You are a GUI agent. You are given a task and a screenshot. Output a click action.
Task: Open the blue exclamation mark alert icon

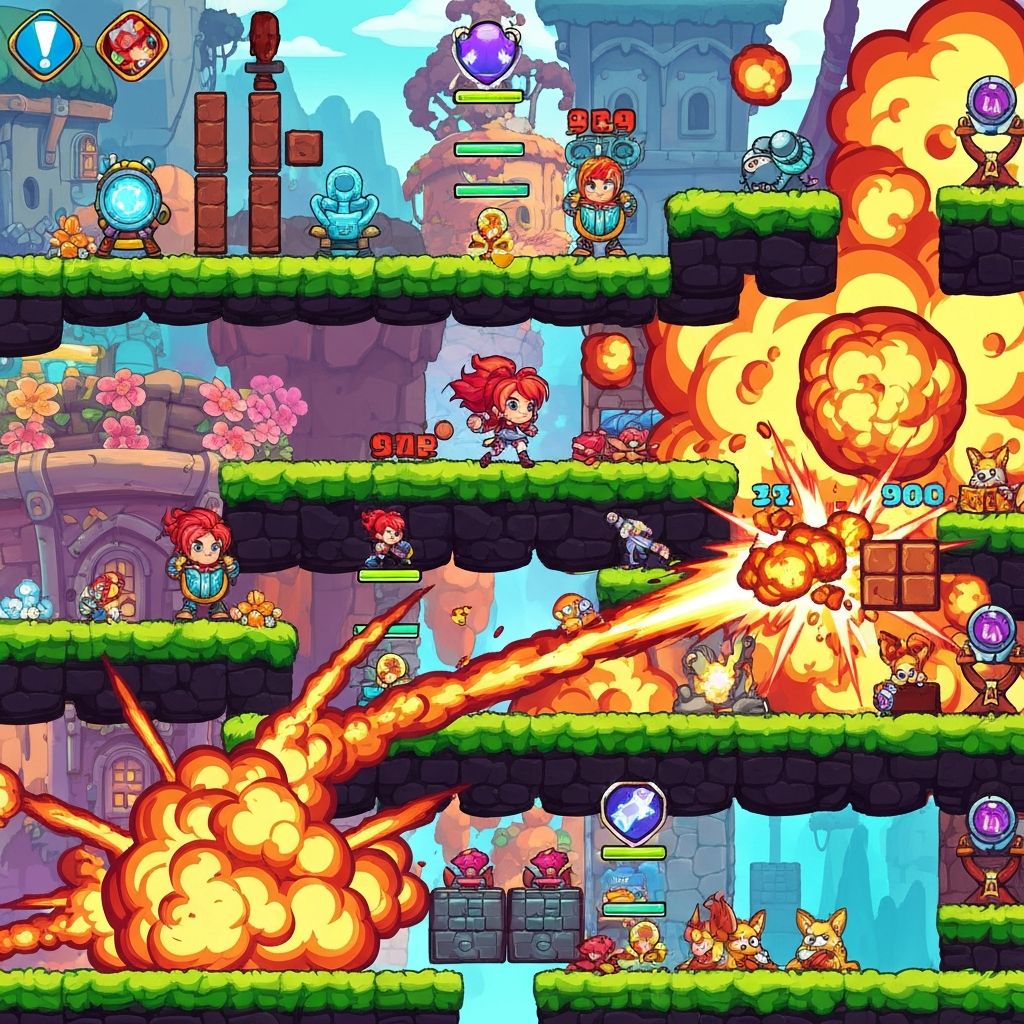(45, 43)
